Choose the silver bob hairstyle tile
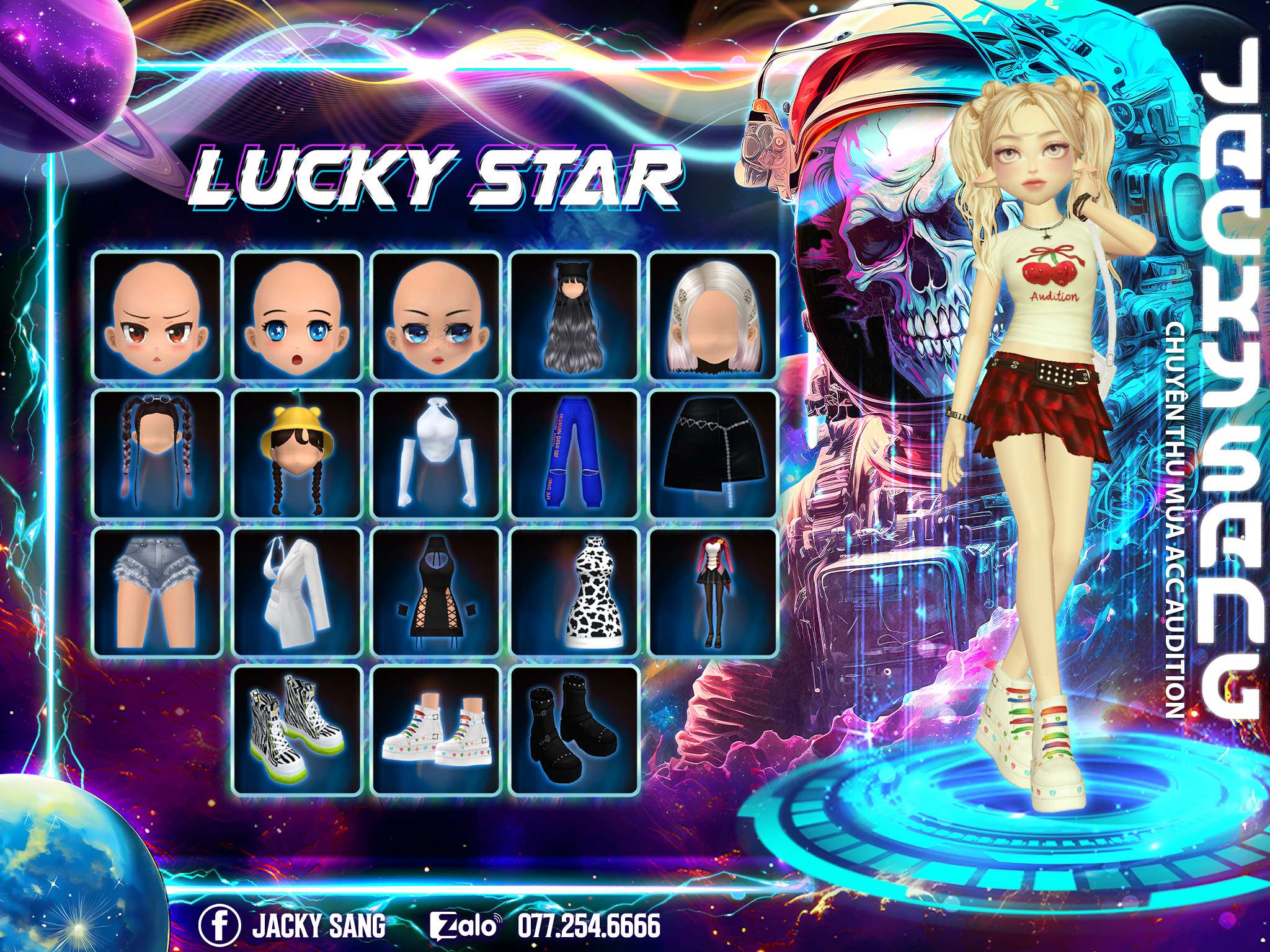This screenshot has height=952, width=1270. pos(713,316)
